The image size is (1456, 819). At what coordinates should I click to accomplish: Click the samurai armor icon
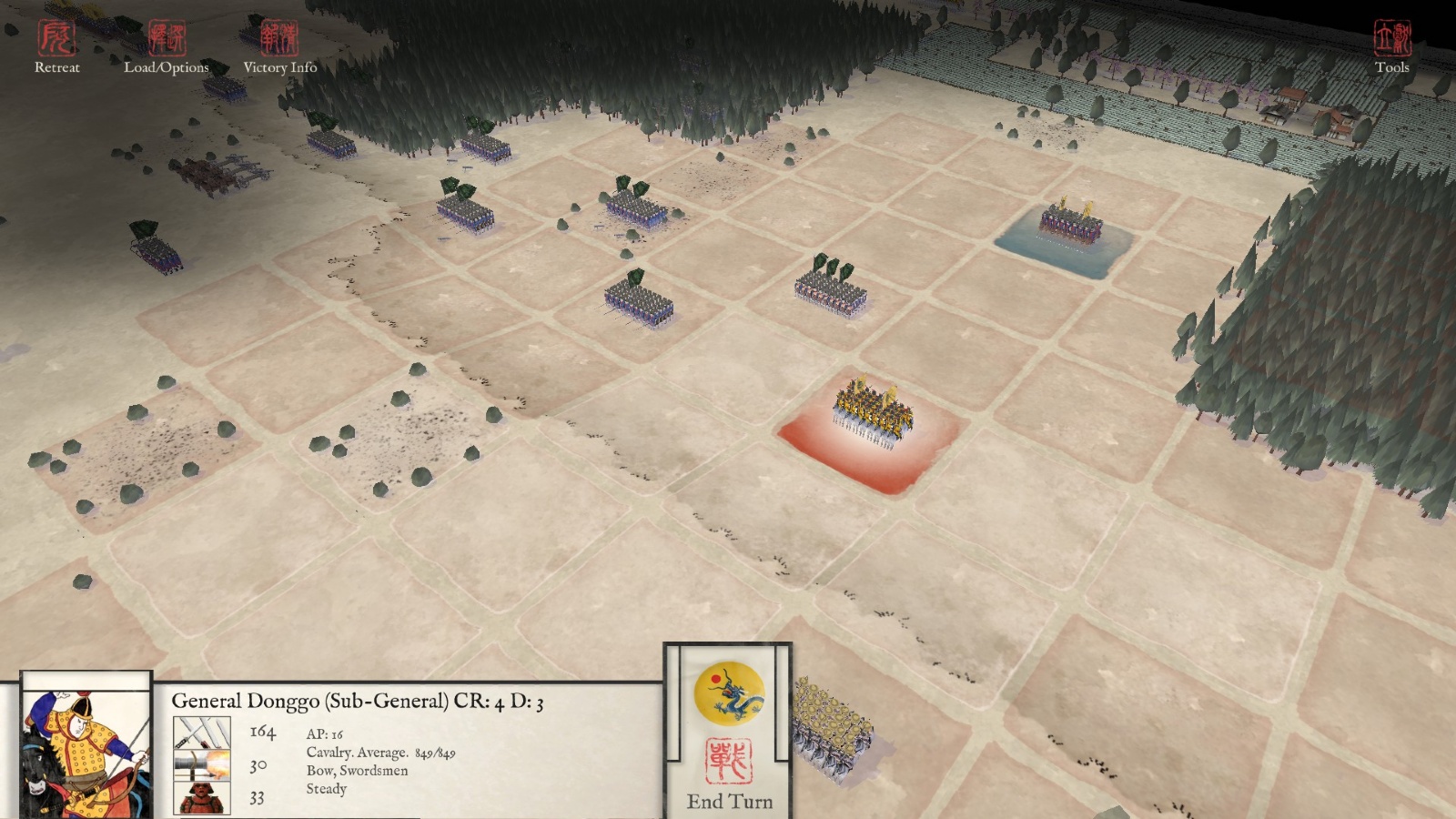tap(201, 798)
